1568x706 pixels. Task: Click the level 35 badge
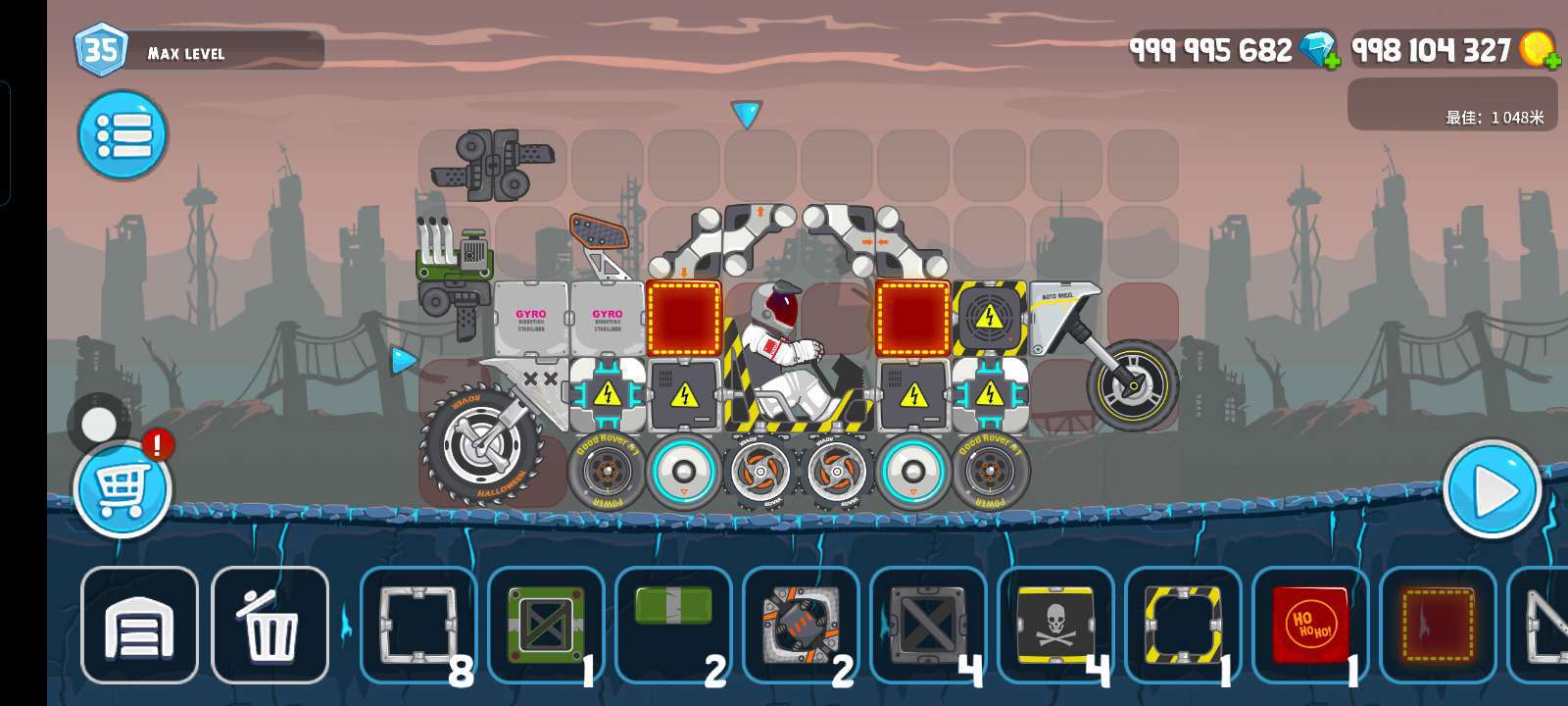pos(101,49)
